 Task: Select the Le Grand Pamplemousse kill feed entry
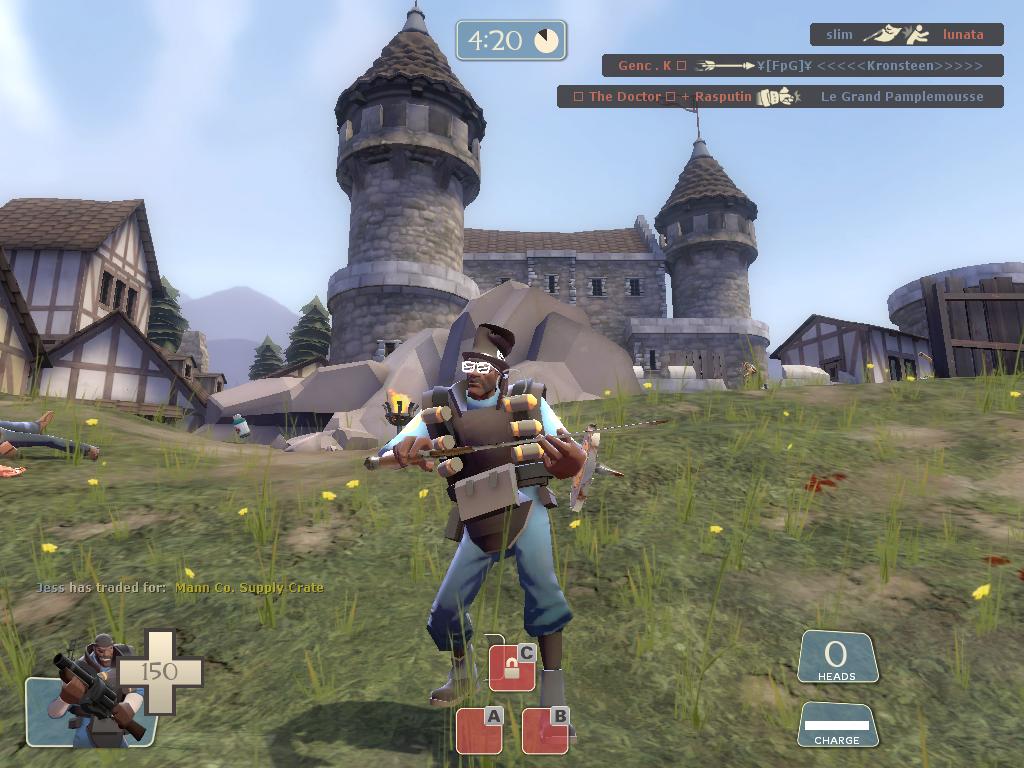(x=780, y=97)
